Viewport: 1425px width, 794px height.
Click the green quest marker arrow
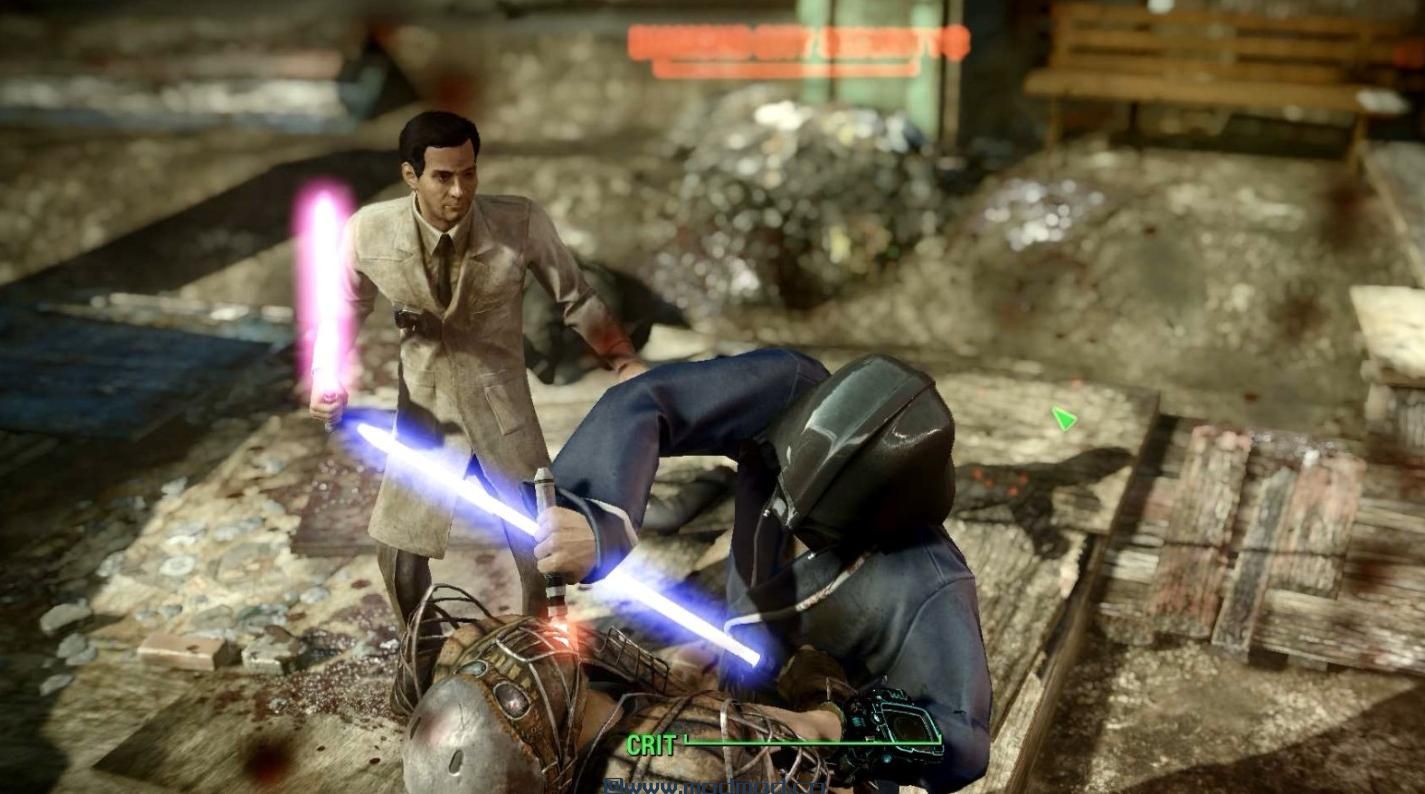(1063, 418)
